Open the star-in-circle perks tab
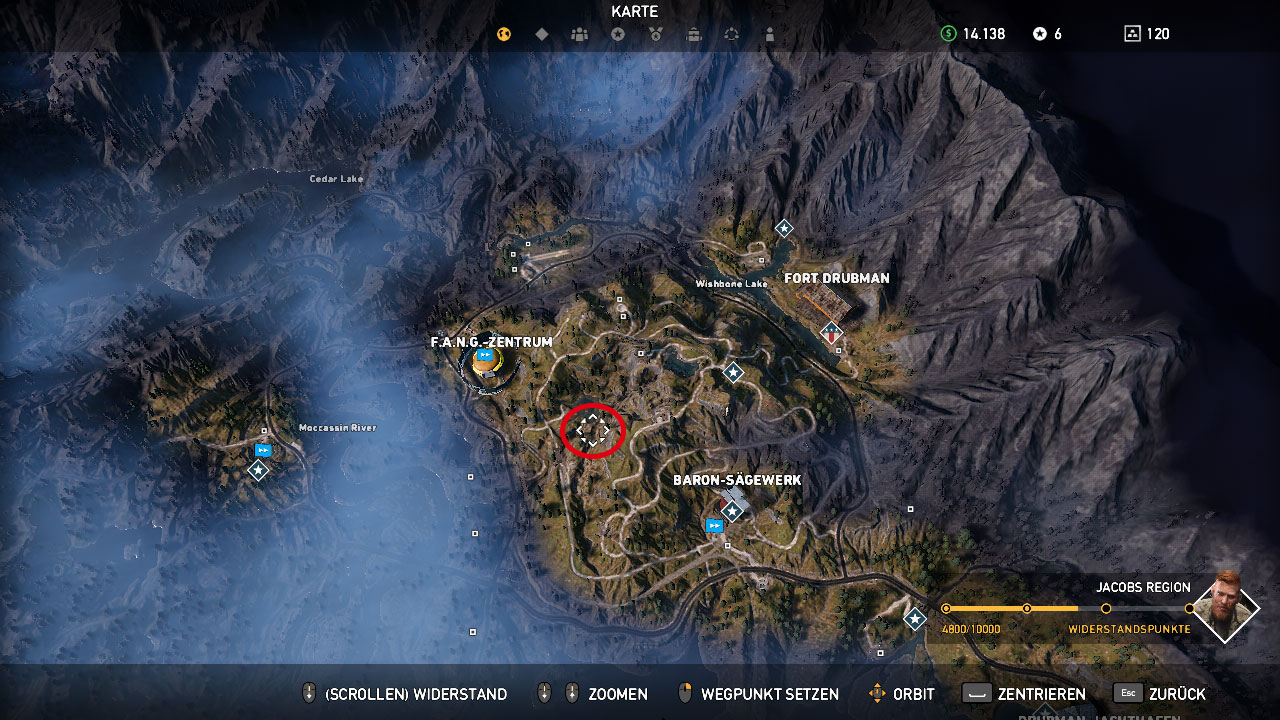Image resolution: width=1280 pixels, height=720 pixels. click(x=618, y=34)
